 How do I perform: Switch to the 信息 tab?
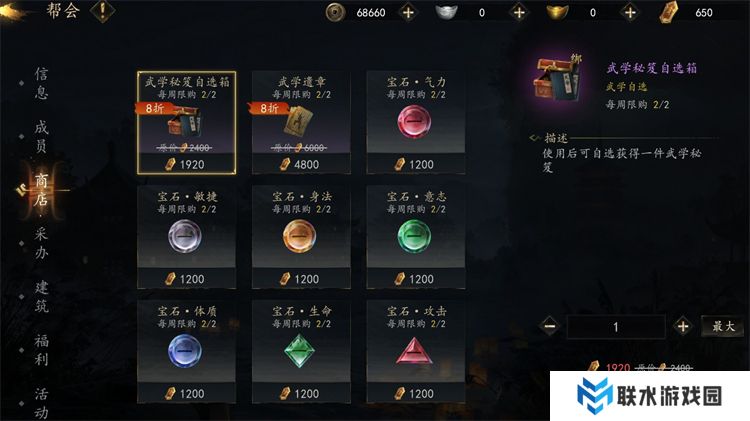point(41,83)
